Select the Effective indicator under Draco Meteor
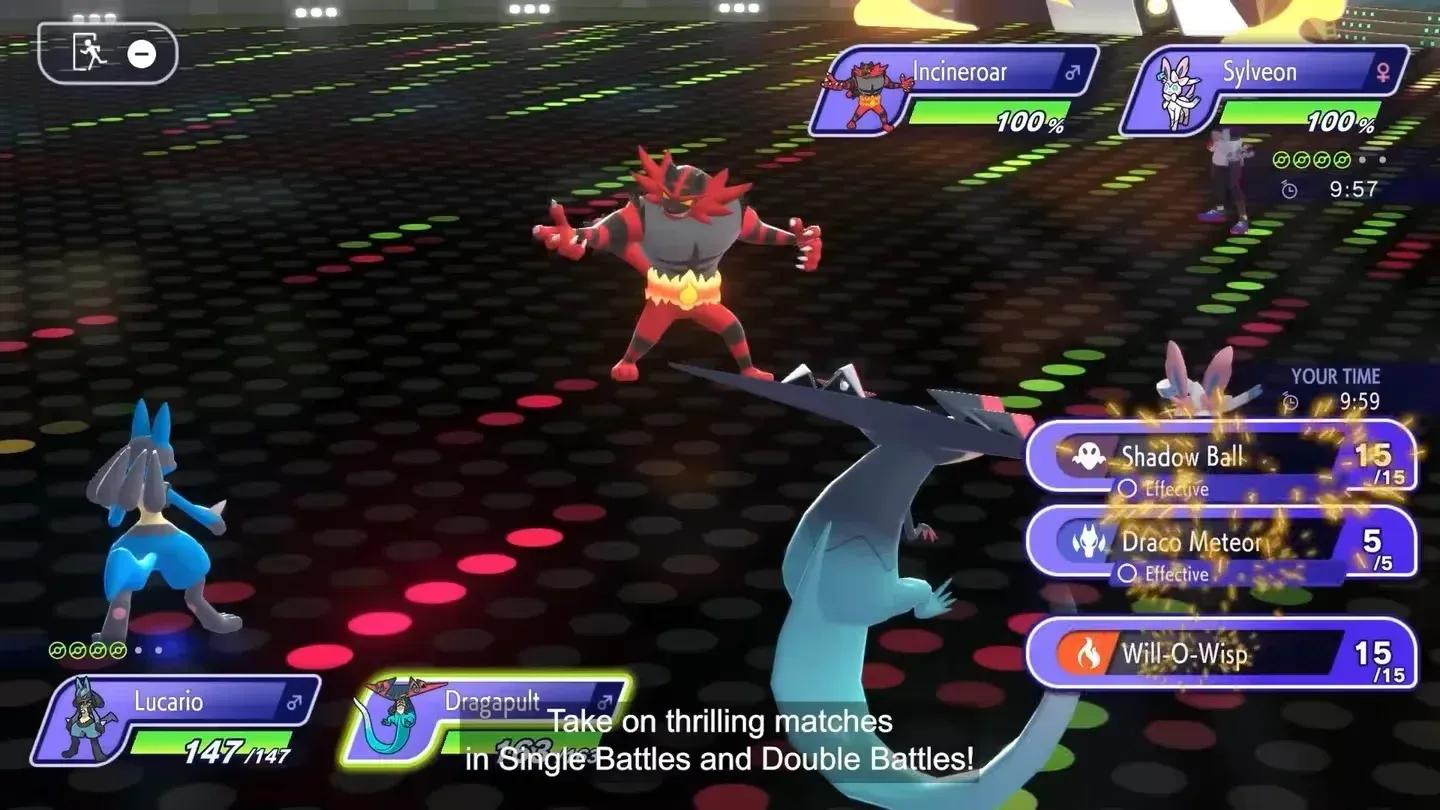The image size is (1440, 810). click(1128, 574)
